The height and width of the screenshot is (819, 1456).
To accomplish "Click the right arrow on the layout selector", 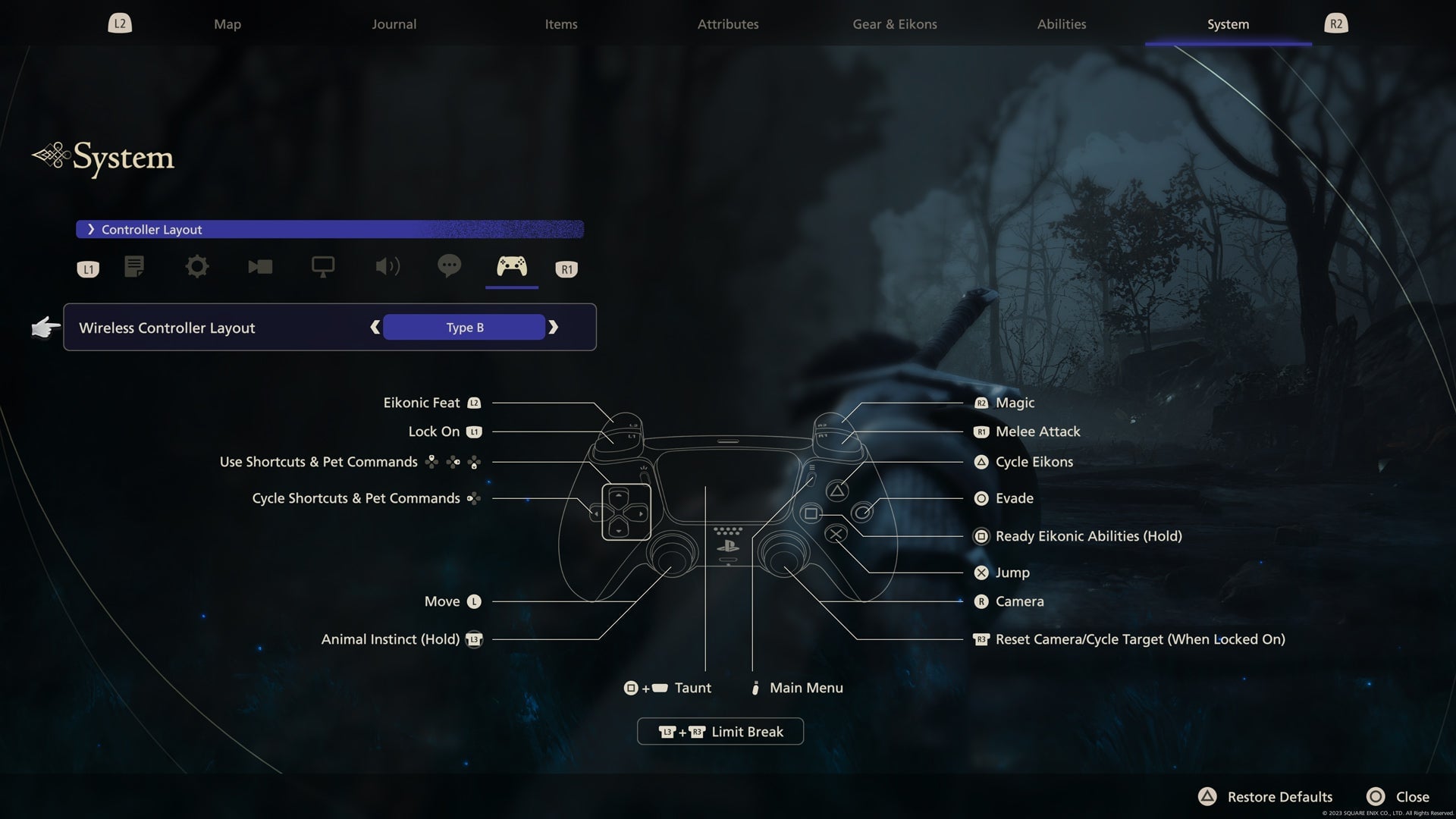I will click(554, 327).
